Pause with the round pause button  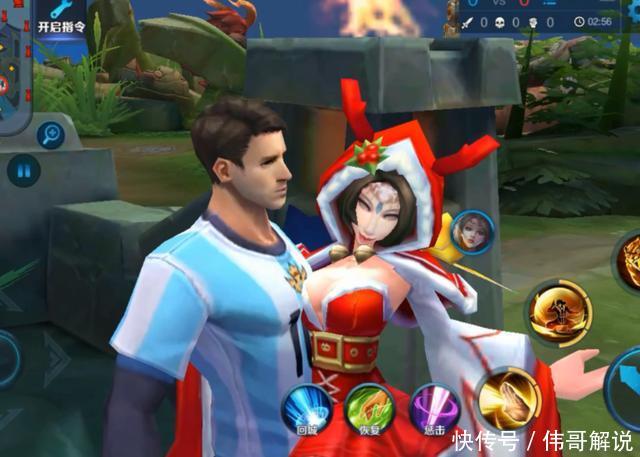tap(22, 170)
